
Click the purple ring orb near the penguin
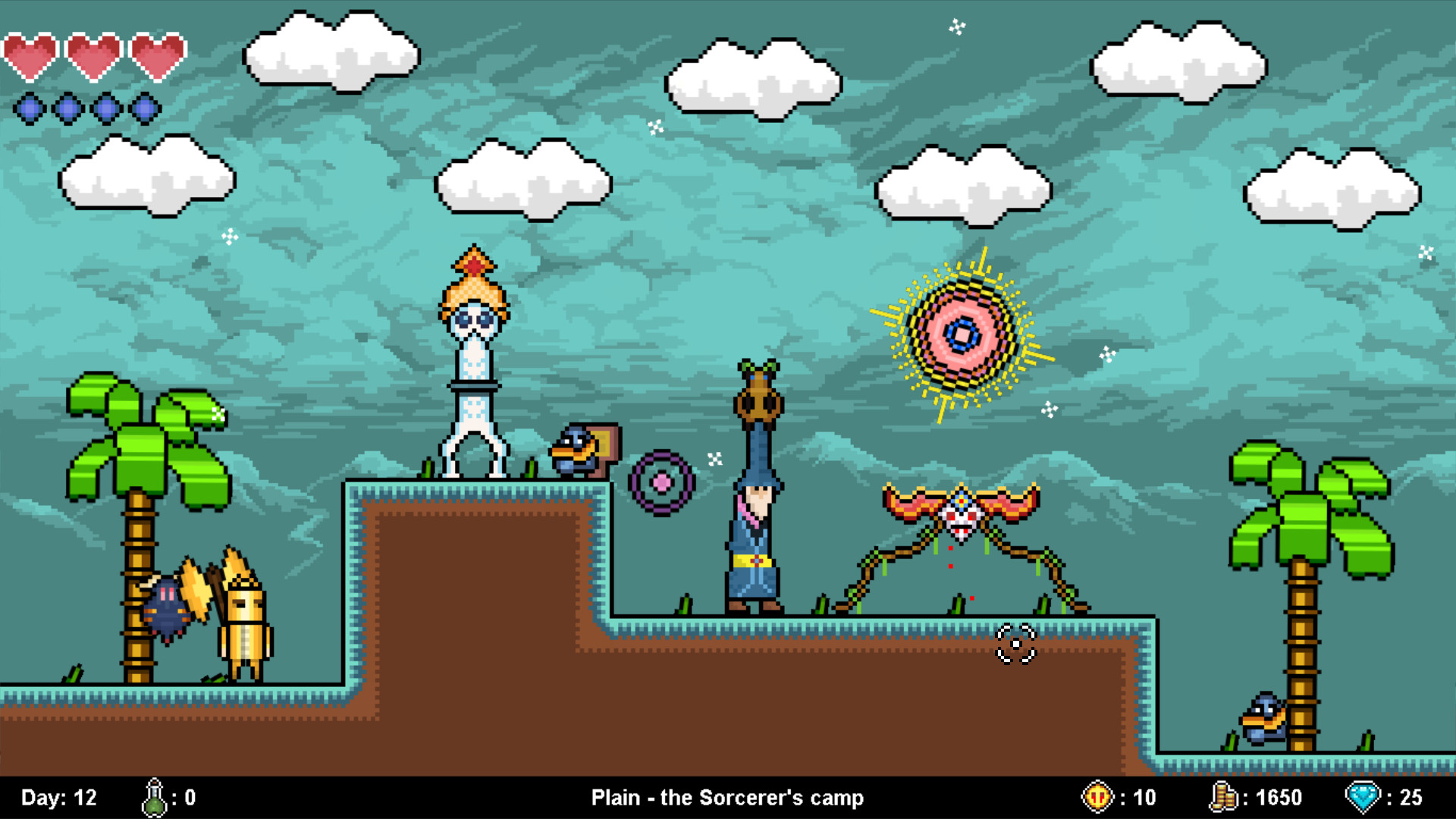661,482
